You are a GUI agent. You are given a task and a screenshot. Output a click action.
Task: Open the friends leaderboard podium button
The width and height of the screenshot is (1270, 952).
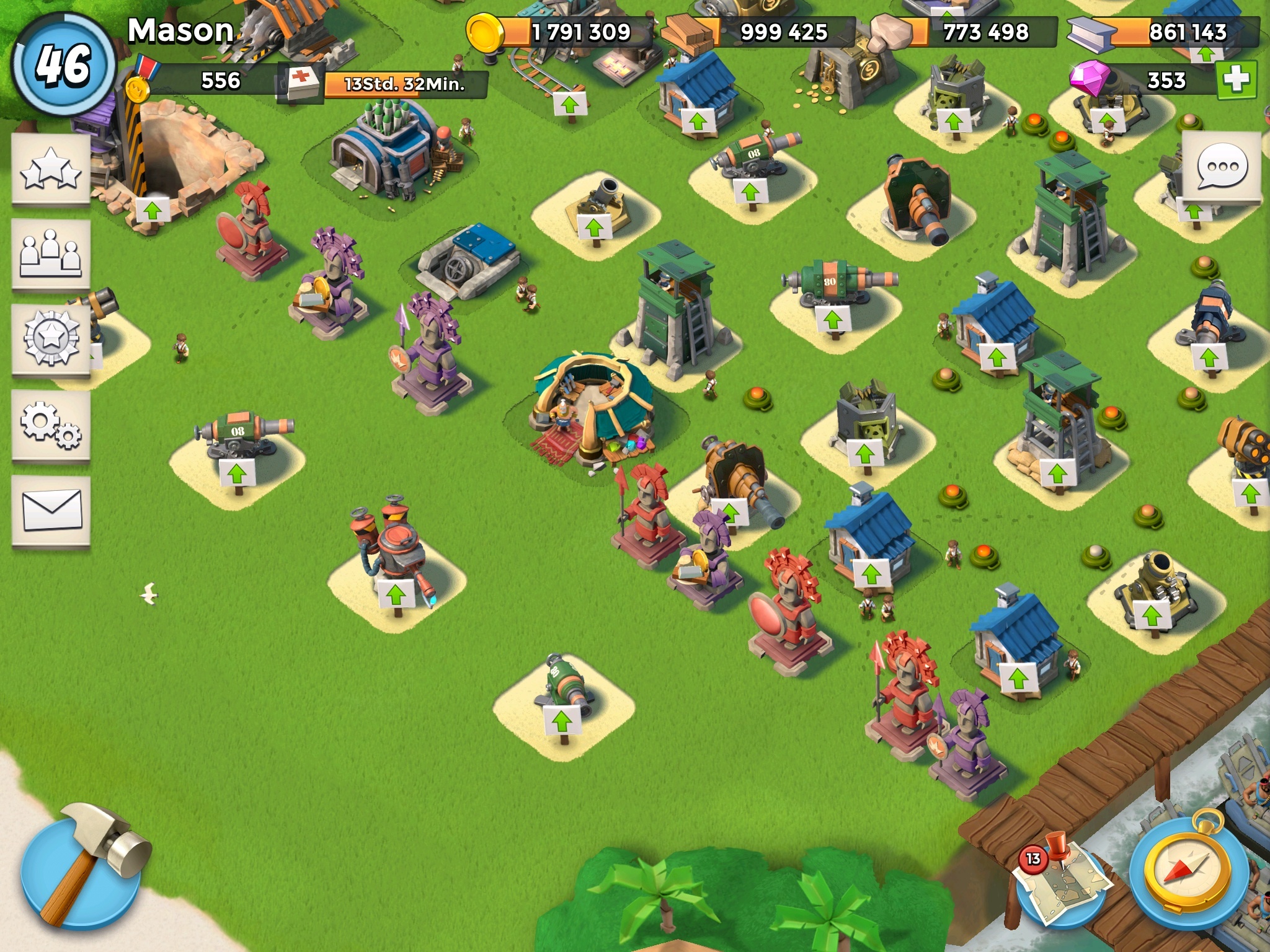pos(51,254)
